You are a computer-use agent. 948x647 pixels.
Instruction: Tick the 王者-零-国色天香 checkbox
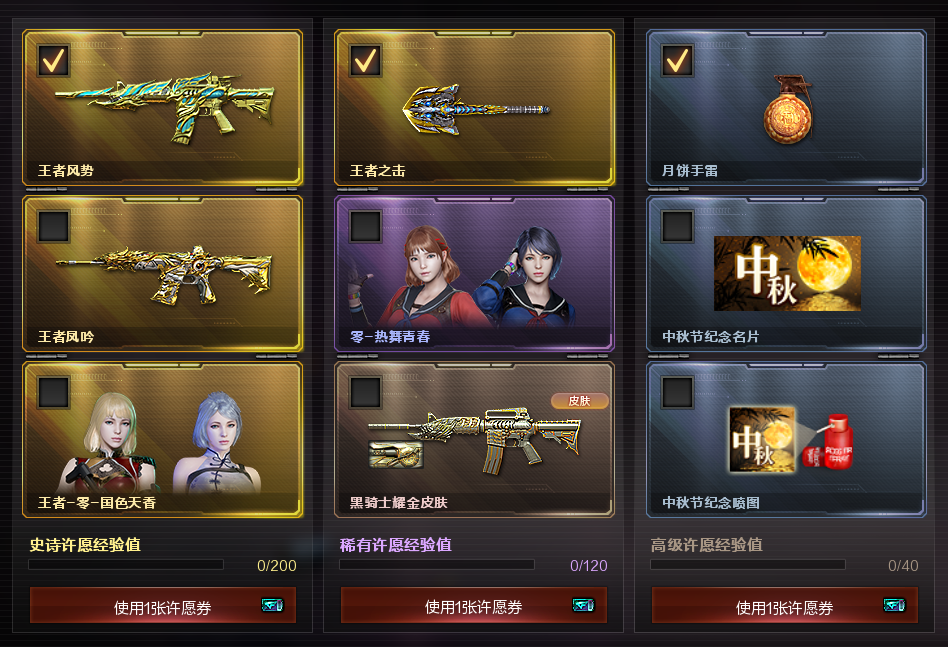coord(54,392)
